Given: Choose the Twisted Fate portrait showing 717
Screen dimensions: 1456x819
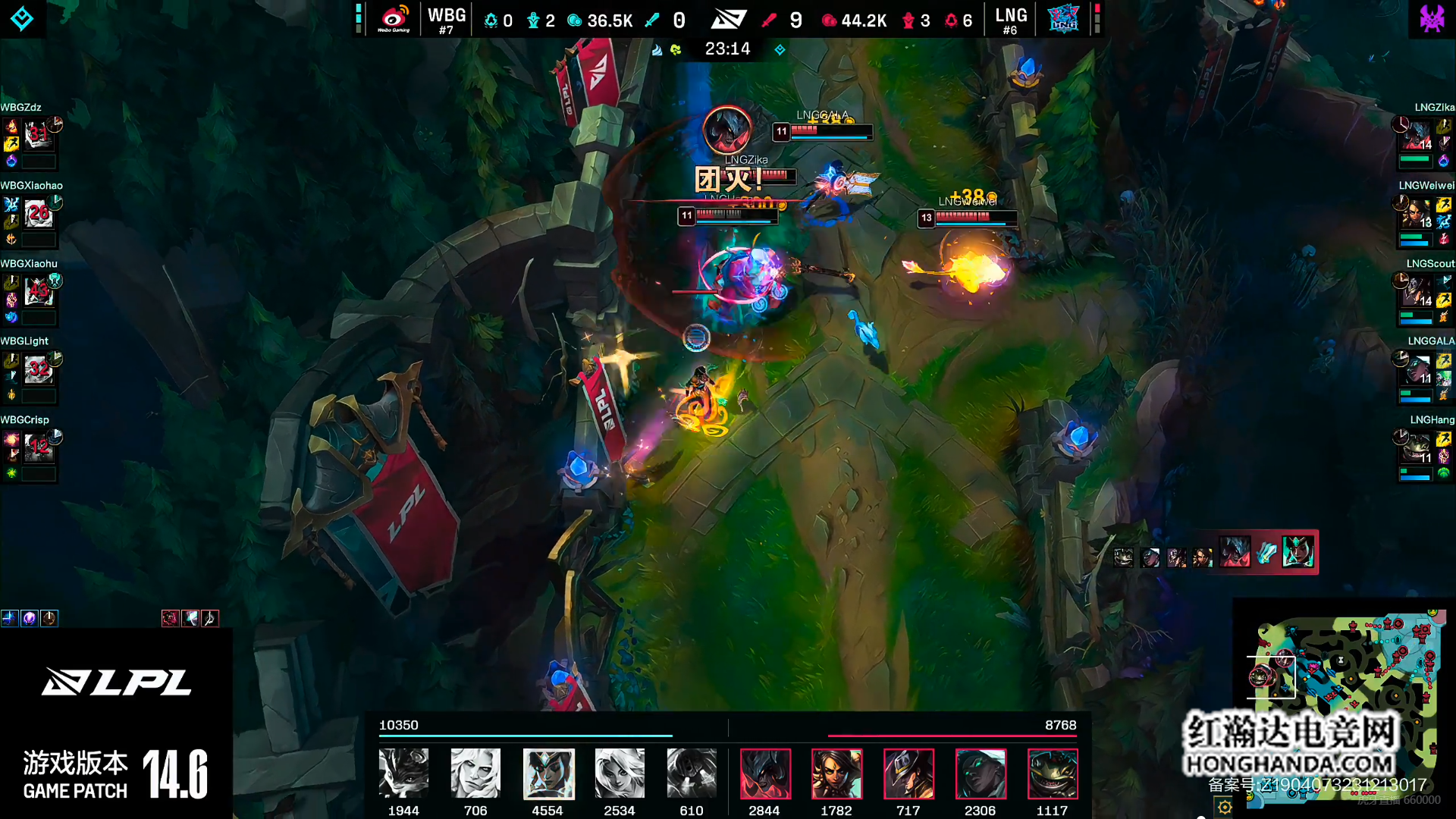Looking at the screenshot, I should pos(908,773).
